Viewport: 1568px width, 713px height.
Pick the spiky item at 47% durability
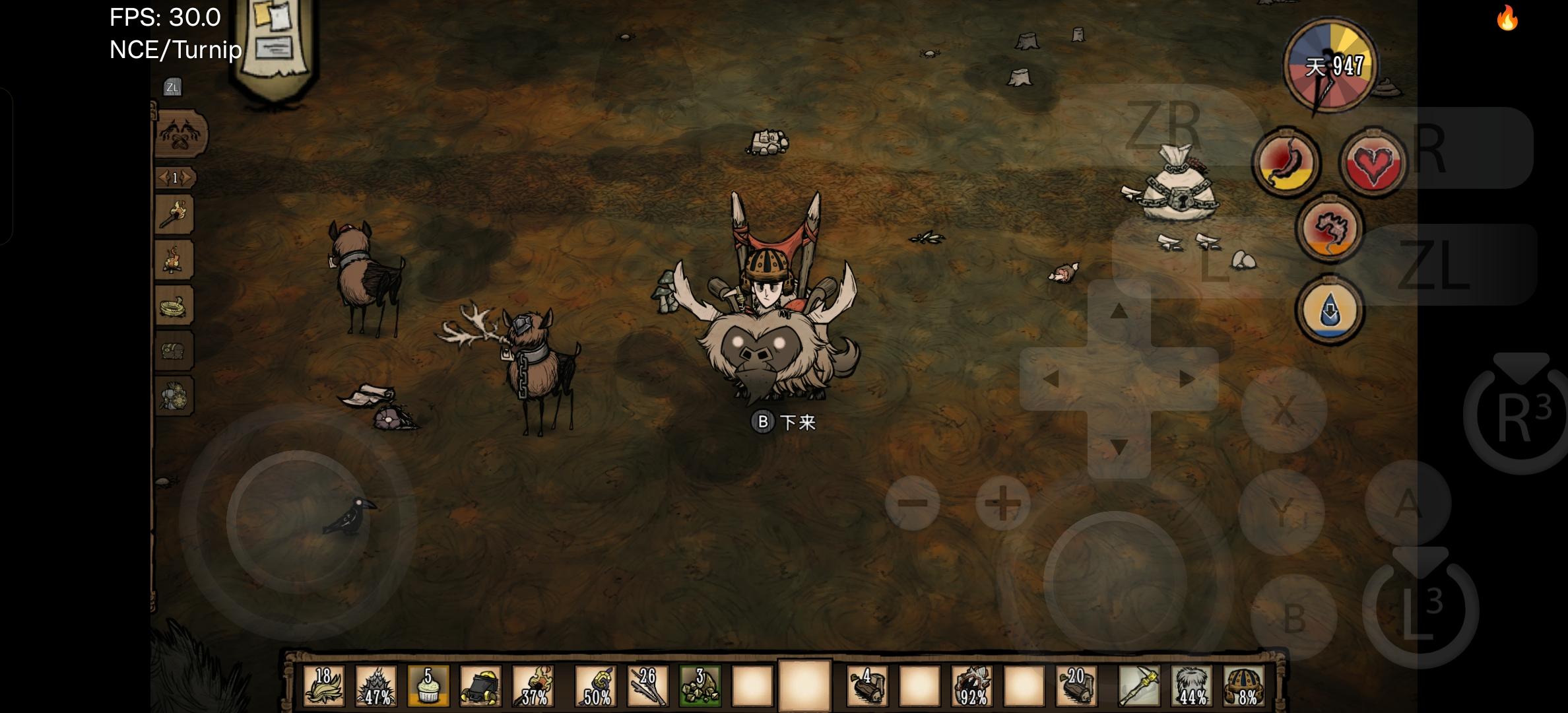click(376, 686)
